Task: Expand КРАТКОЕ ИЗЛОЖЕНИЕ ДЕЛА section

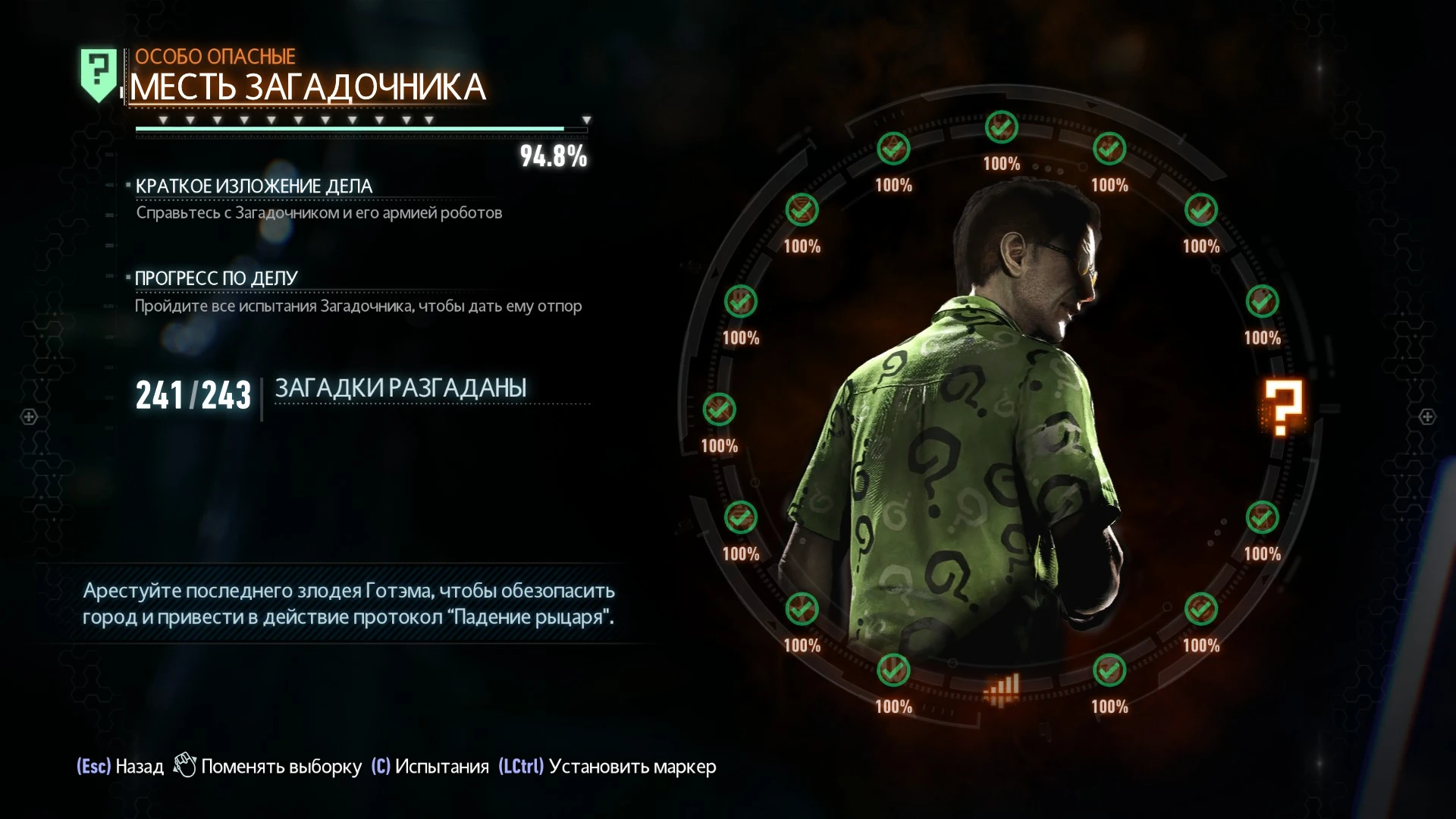Action: tap(253, 184)
